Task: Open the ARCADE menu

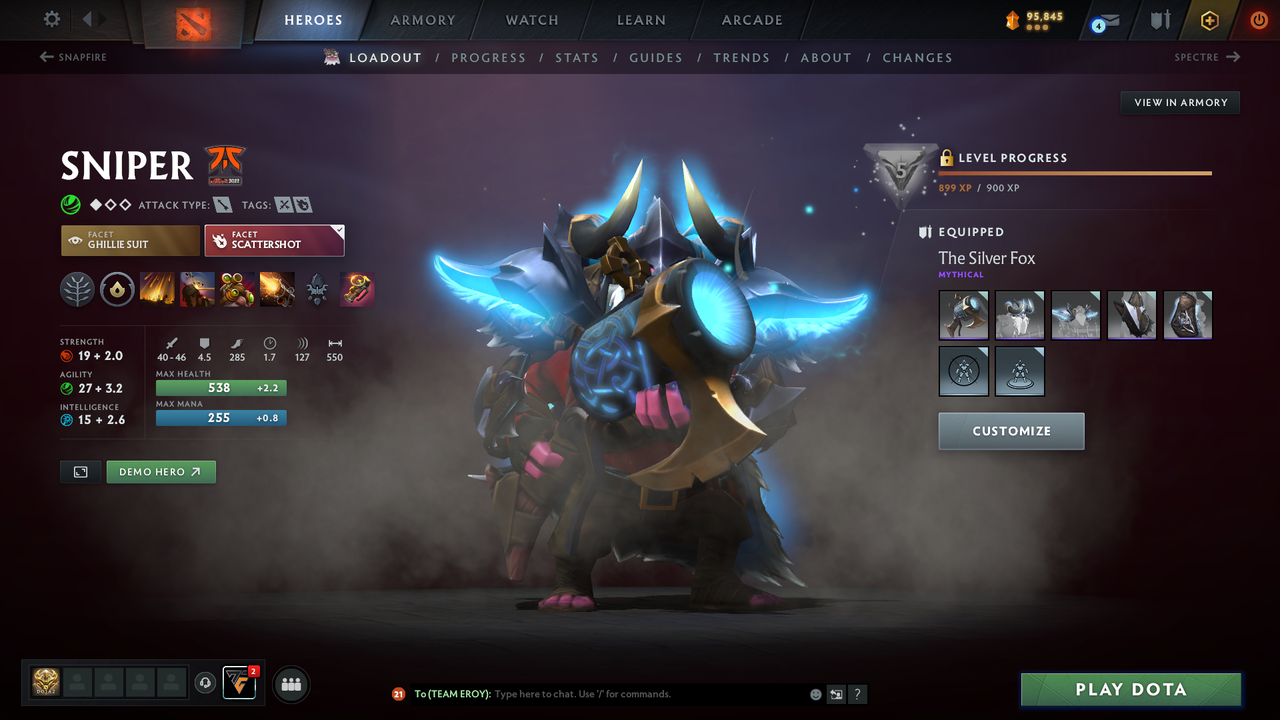Action: point(751,20)
